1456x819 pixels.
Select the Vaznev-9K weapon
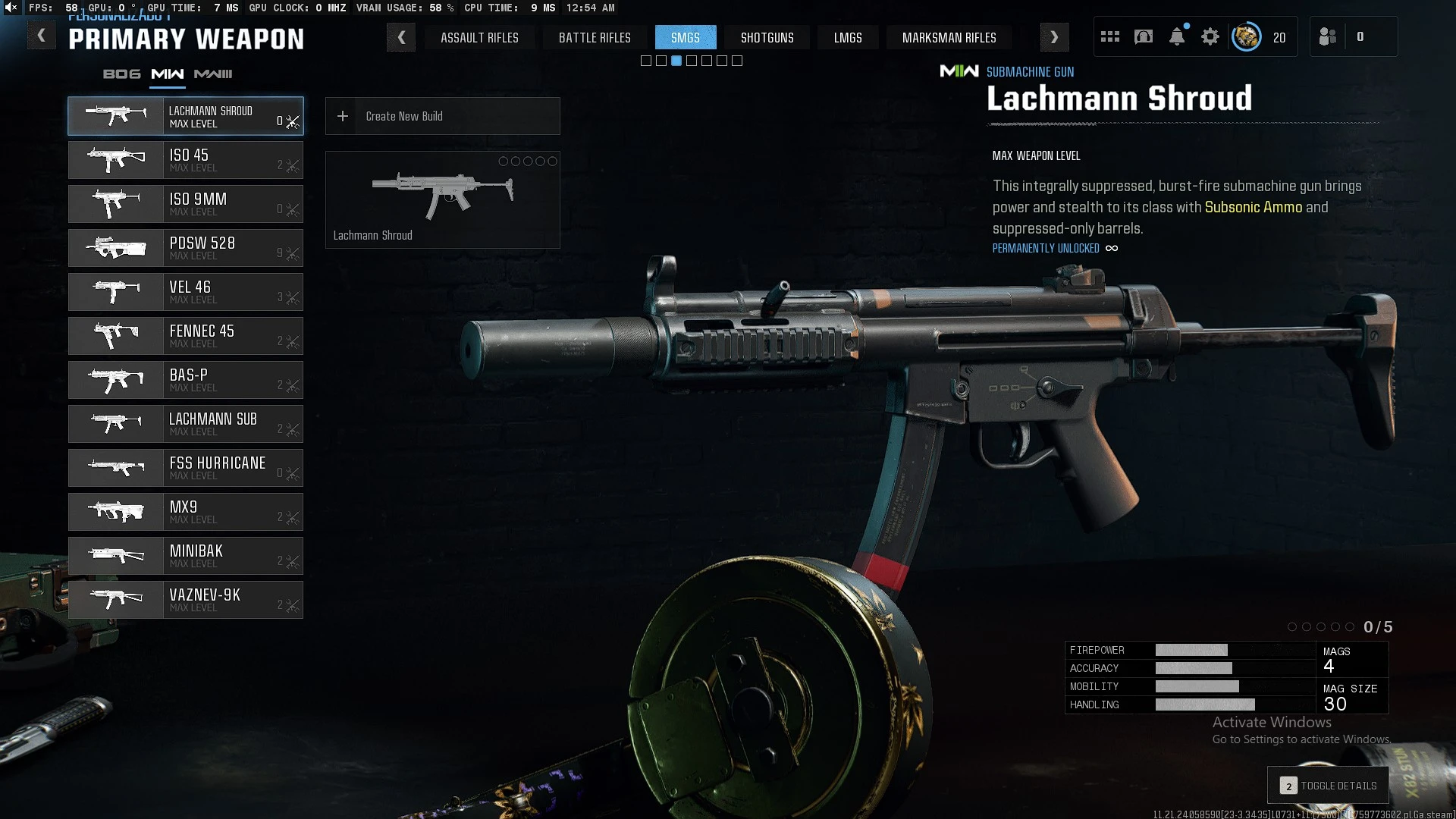(x=186, y=600)
